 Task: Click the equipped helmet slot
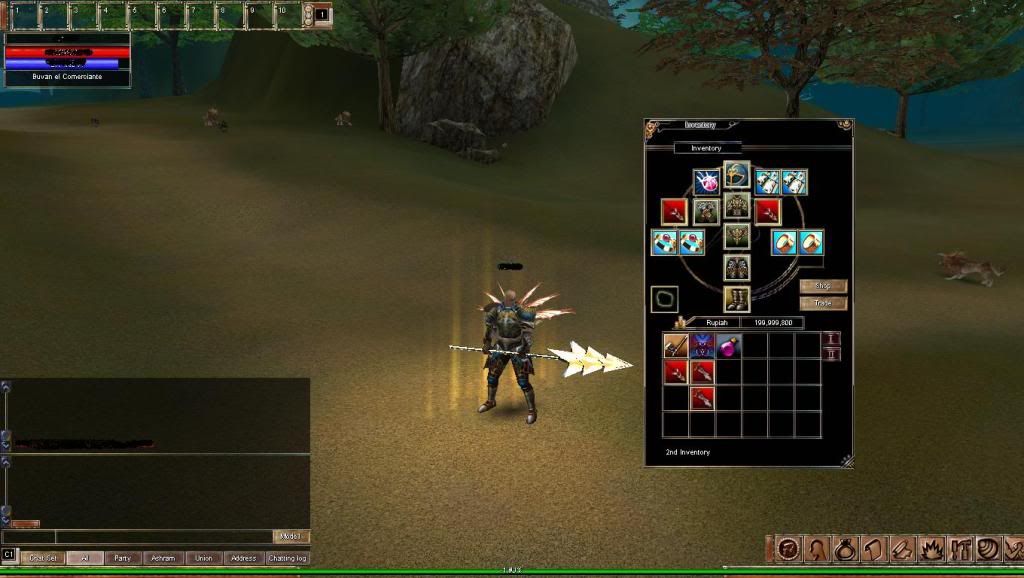(x=737, y=174)
